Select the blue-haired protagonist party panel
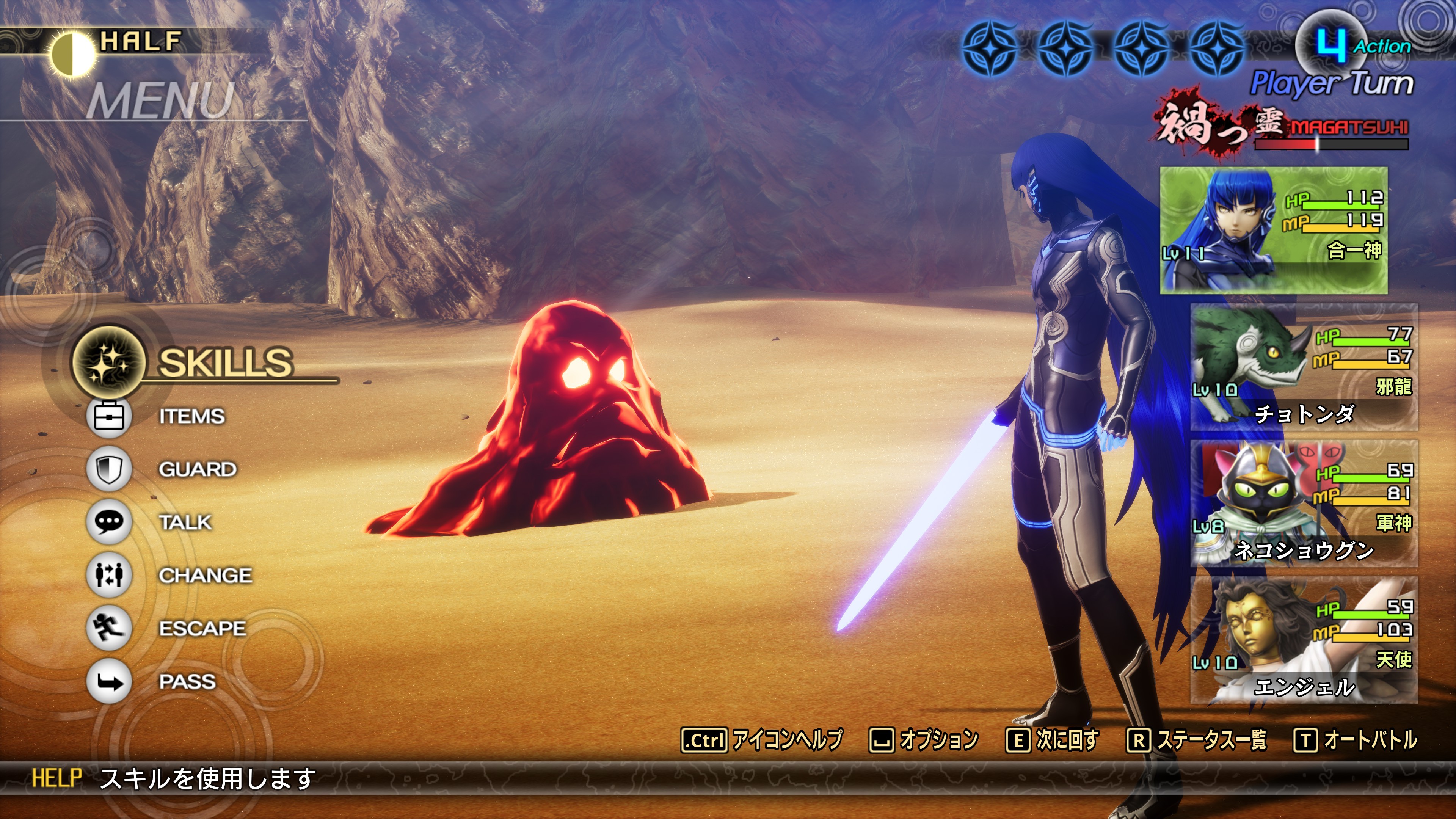 1274,230
